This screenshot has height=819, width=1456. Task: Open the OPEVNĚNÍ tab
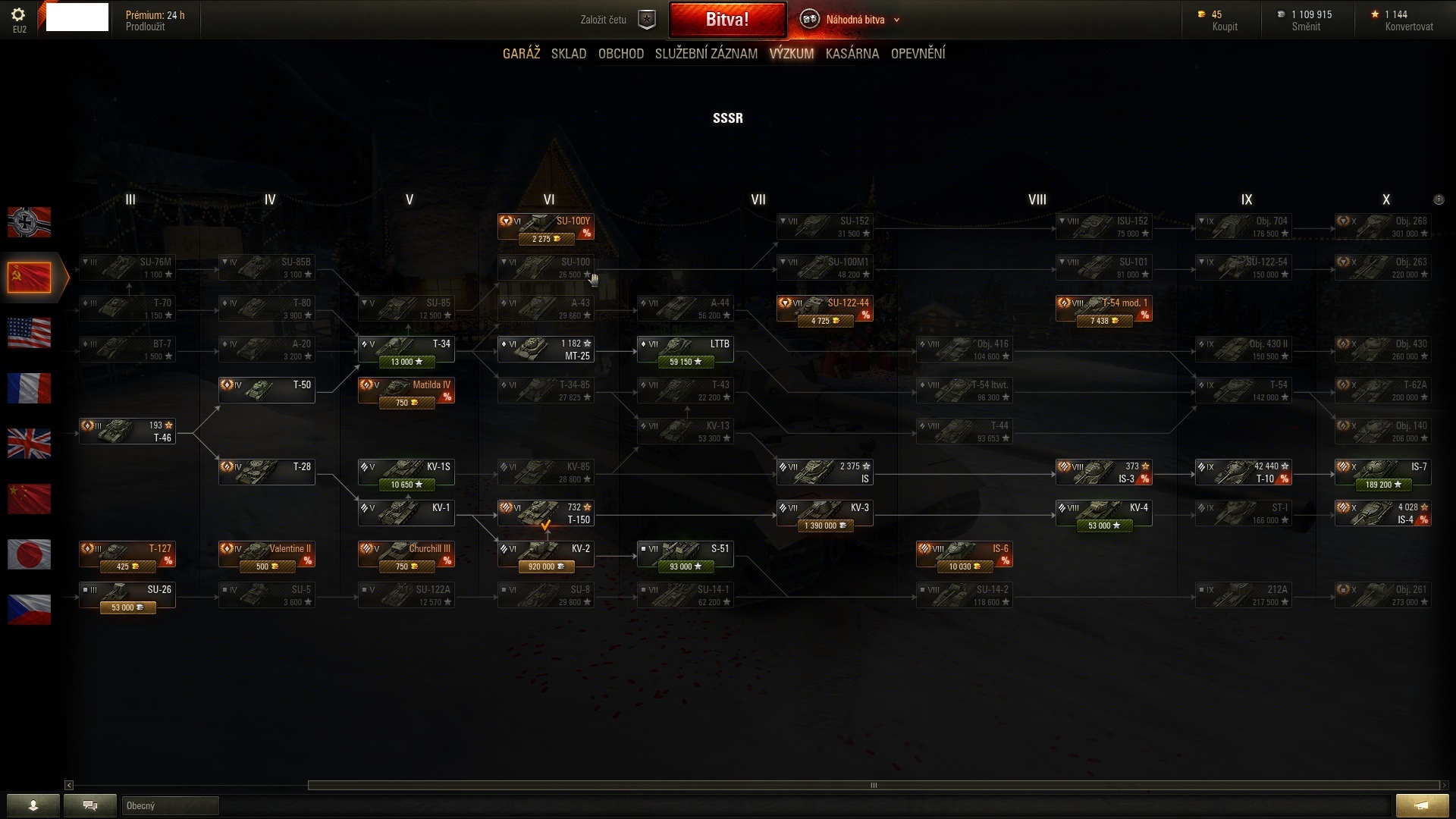coord(918,54)
